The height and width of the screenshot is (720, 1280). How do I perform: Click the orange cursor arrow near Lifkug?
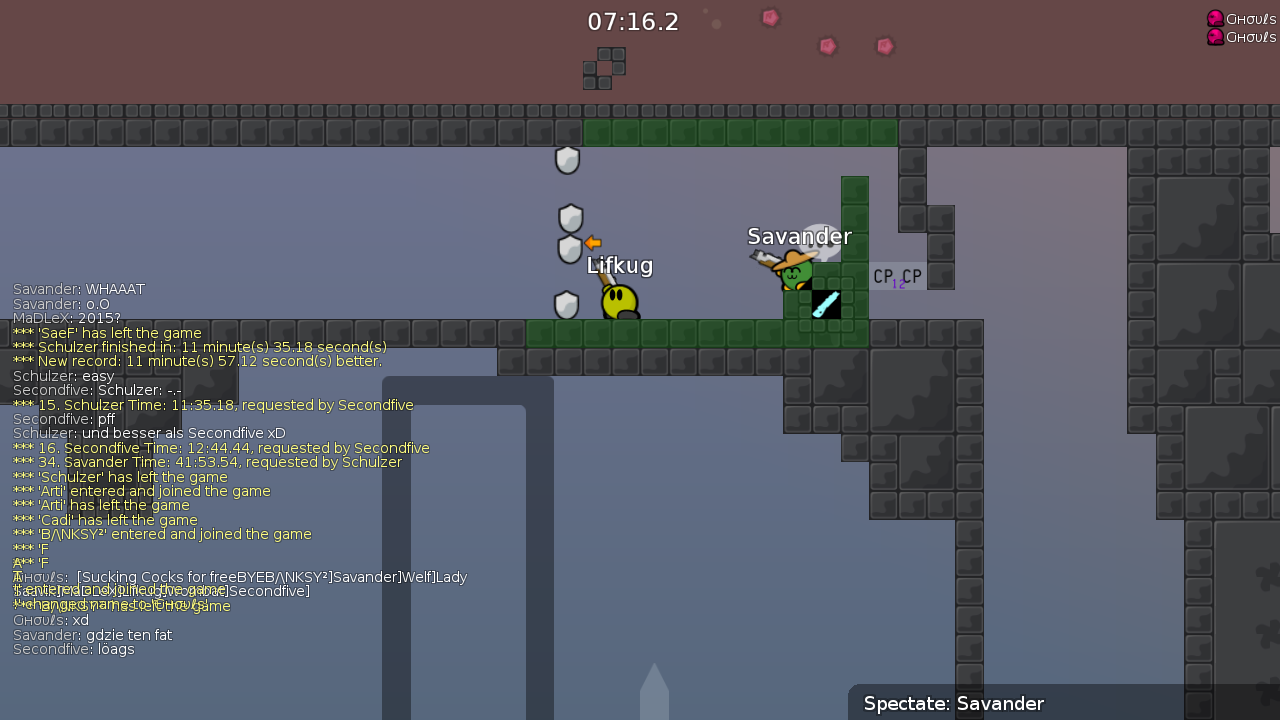(x=592, y=242)
